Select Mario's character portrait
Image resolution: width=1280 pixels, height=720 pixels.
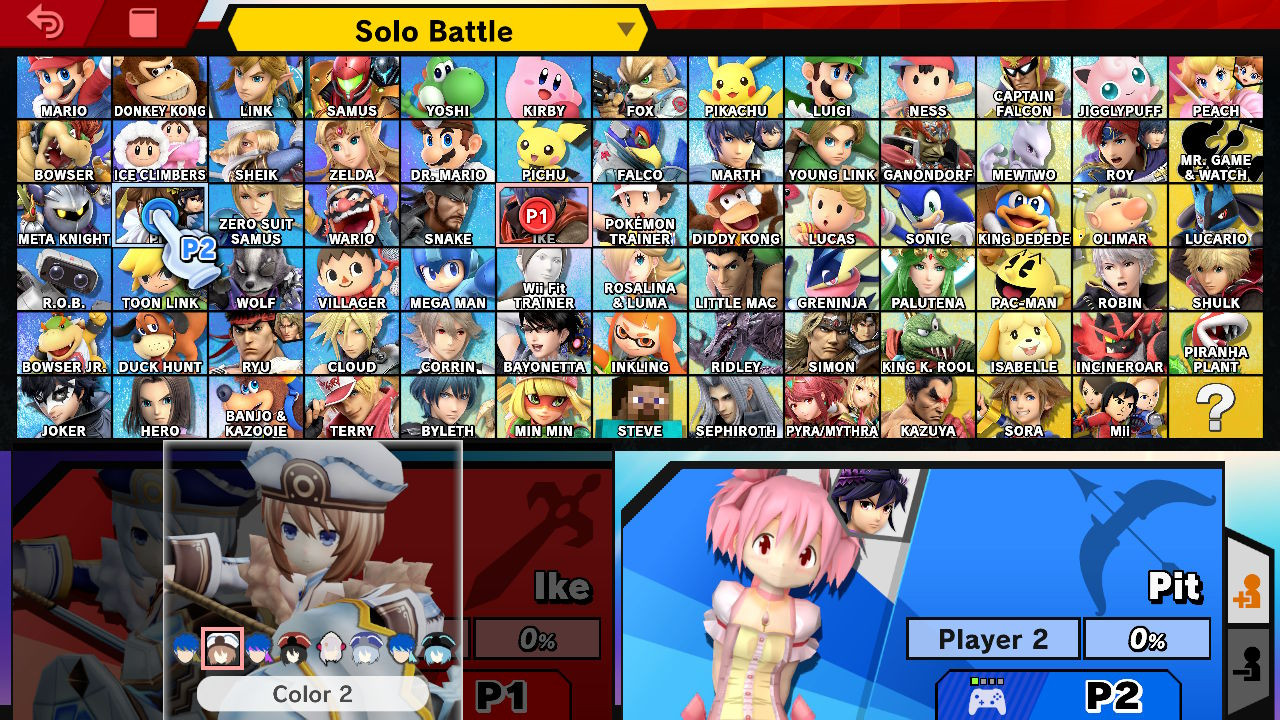pyautogui.click(x=62, y=86)
